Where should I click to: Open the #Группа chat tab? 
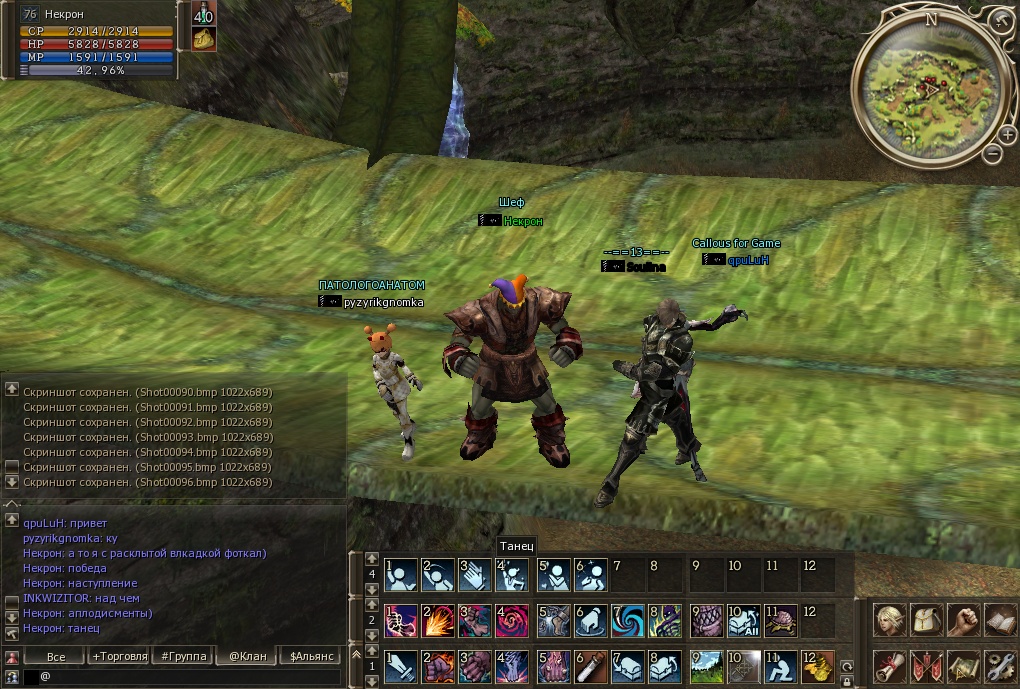[182, 656]
